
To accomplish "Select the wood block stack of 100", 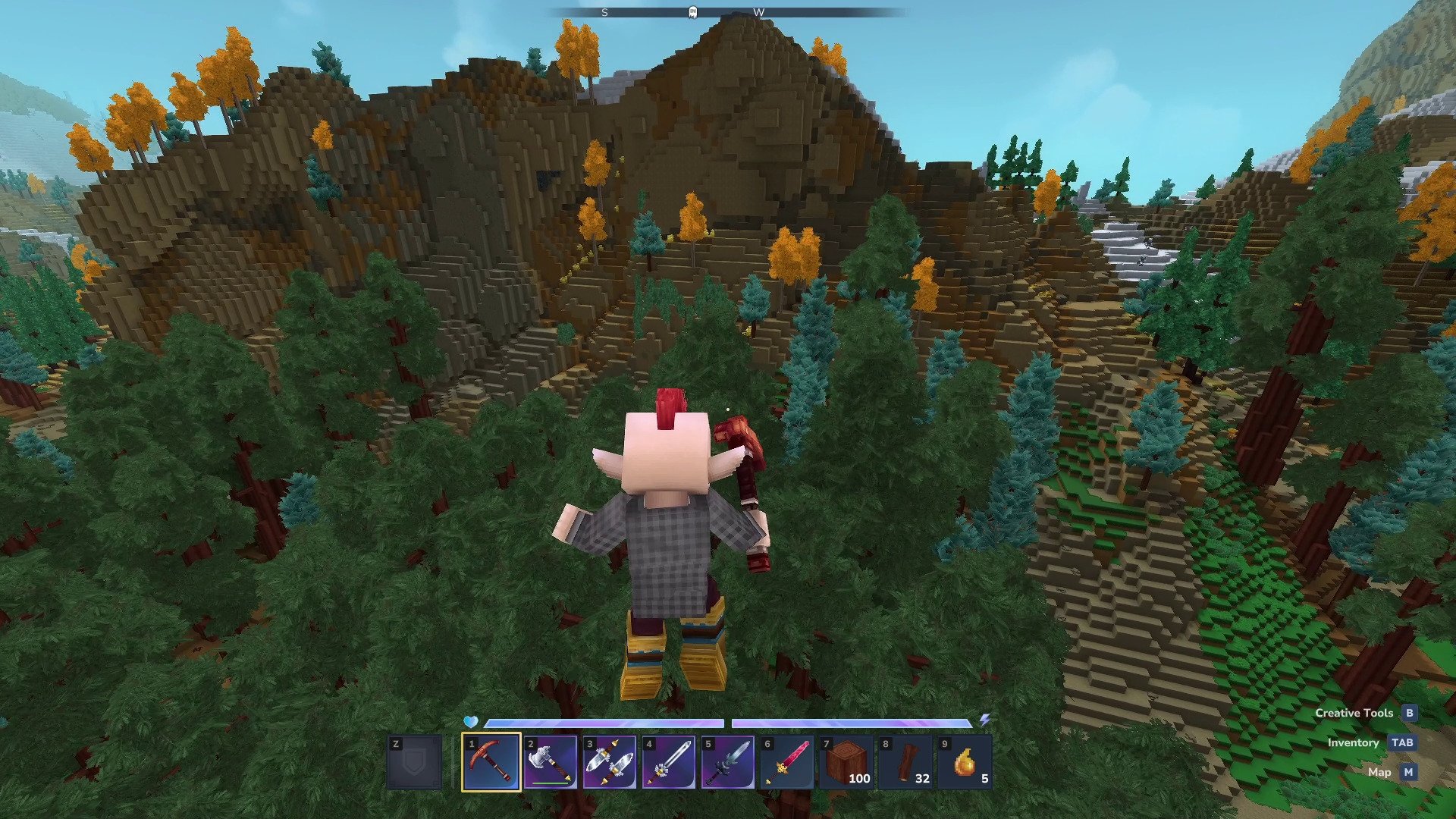I will point(846,762).
